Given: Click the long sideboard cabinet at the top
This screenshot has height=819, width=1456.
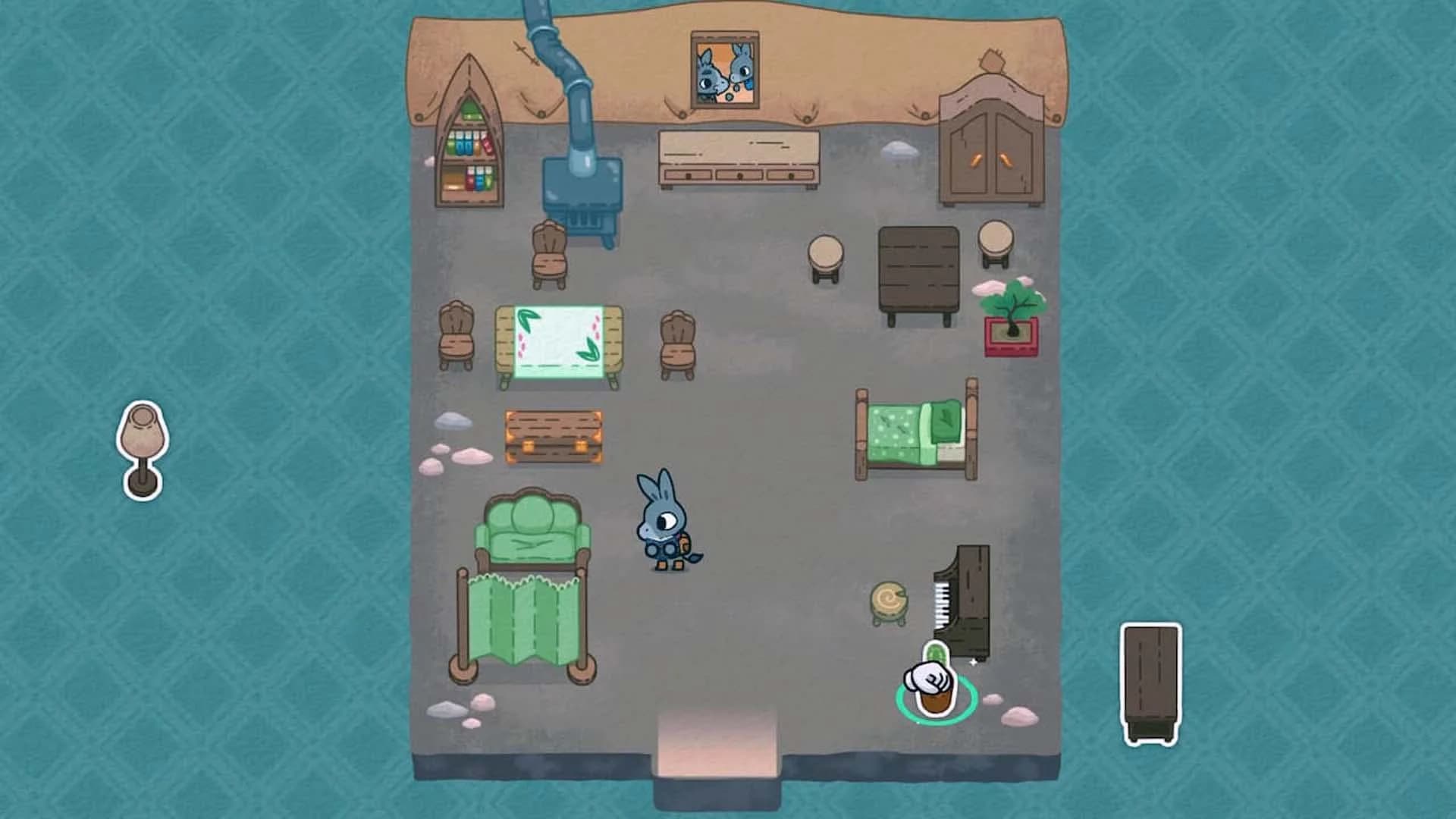Looking at the screenshot, I should 739,155.
